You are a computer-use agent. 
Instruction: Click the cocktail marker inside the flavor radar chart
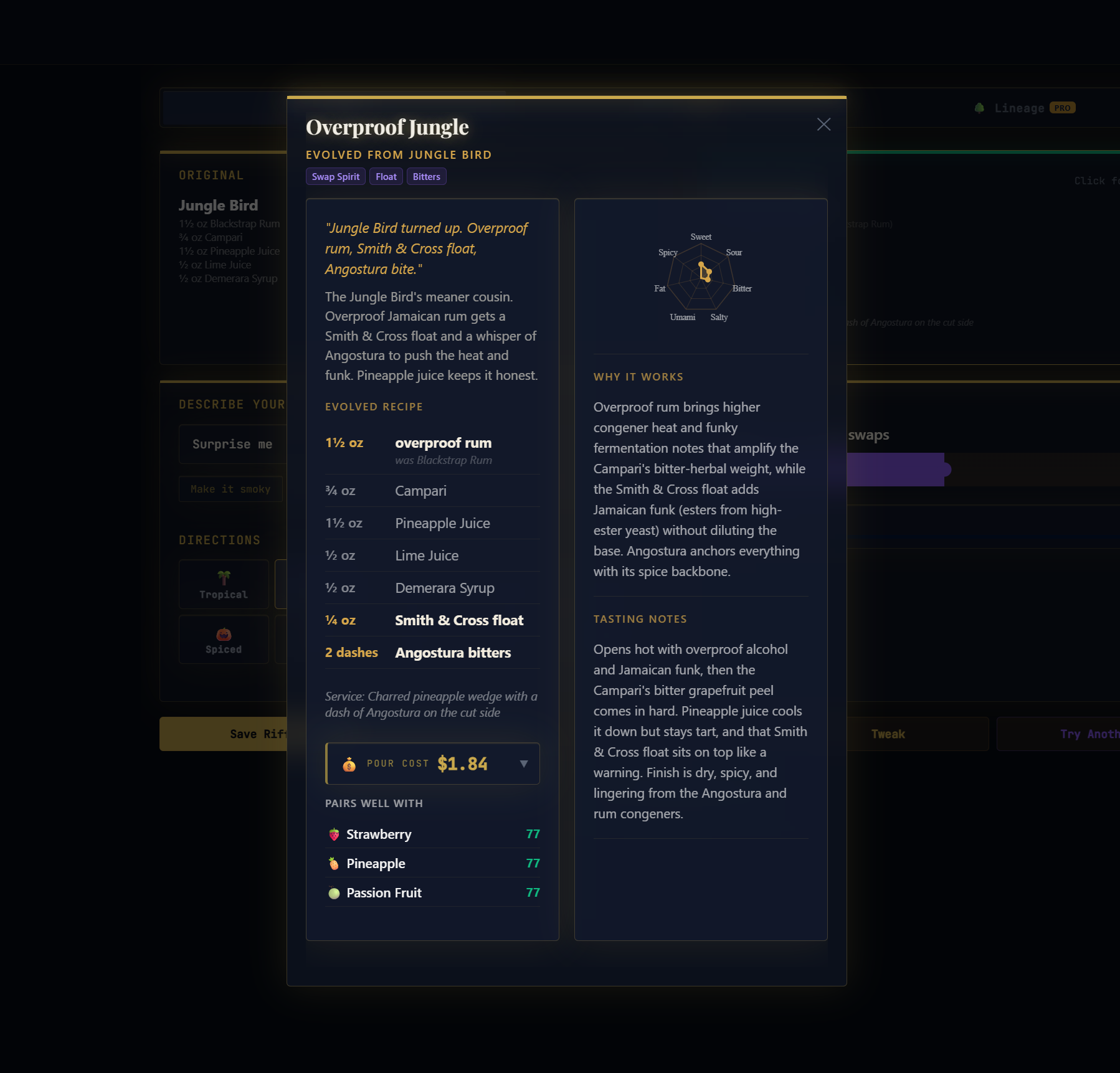(x=705, y=273)
